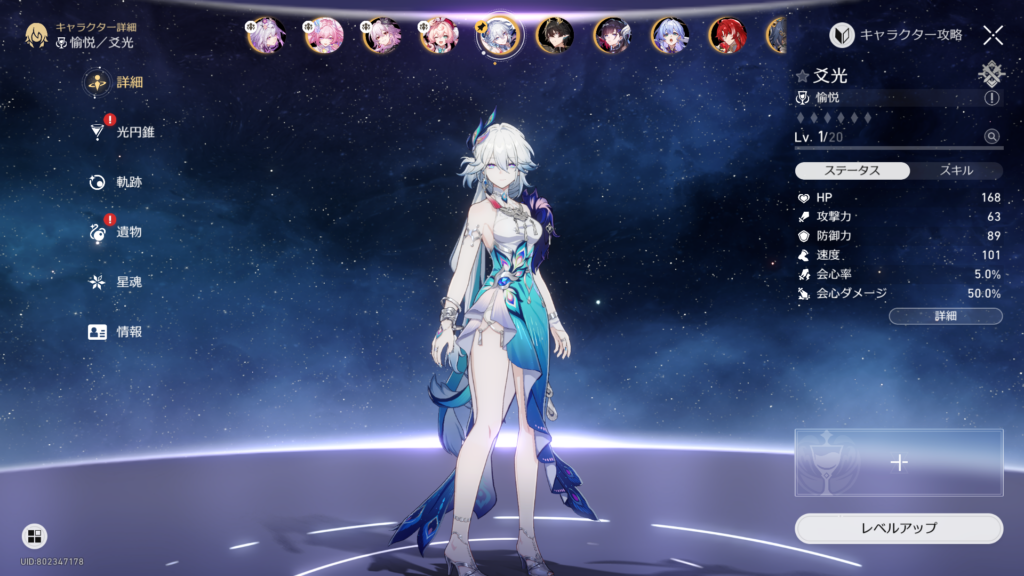
Task: Click the 詳細 button under the stats
Action: click(945, 316)
